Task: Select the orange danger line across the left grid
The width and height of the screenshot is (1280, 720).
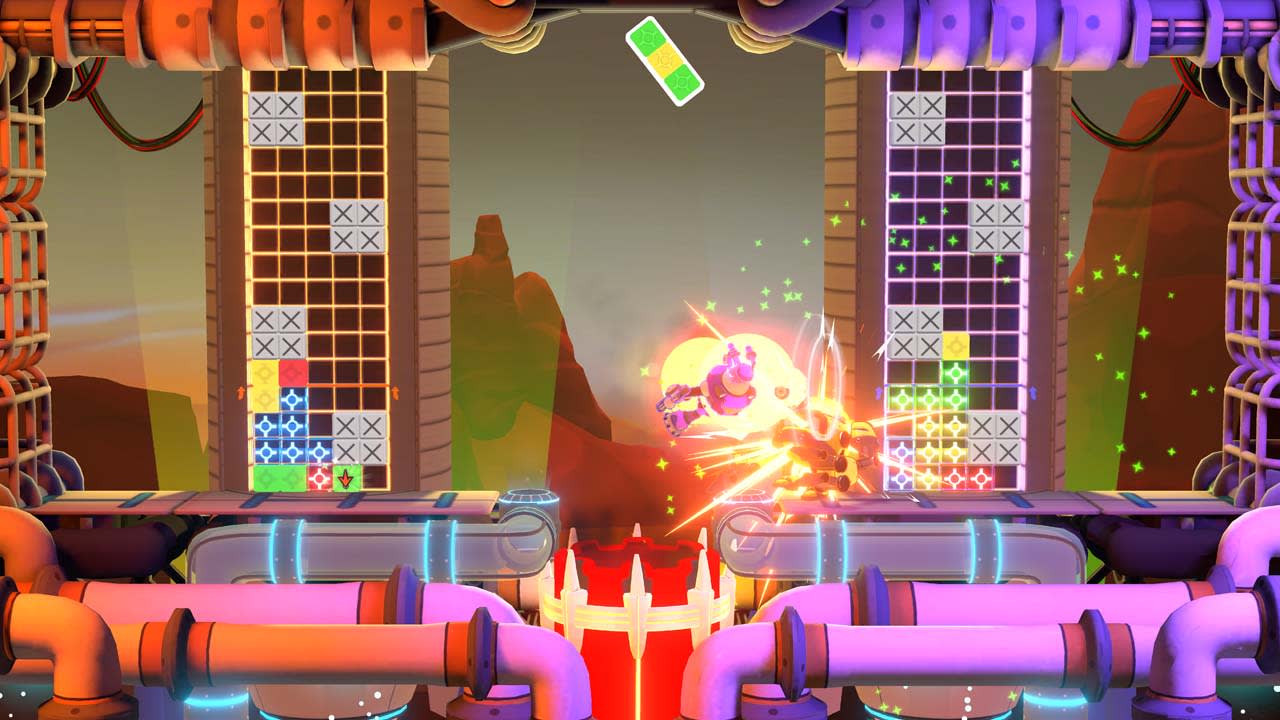Action: [x=320, y=386]
